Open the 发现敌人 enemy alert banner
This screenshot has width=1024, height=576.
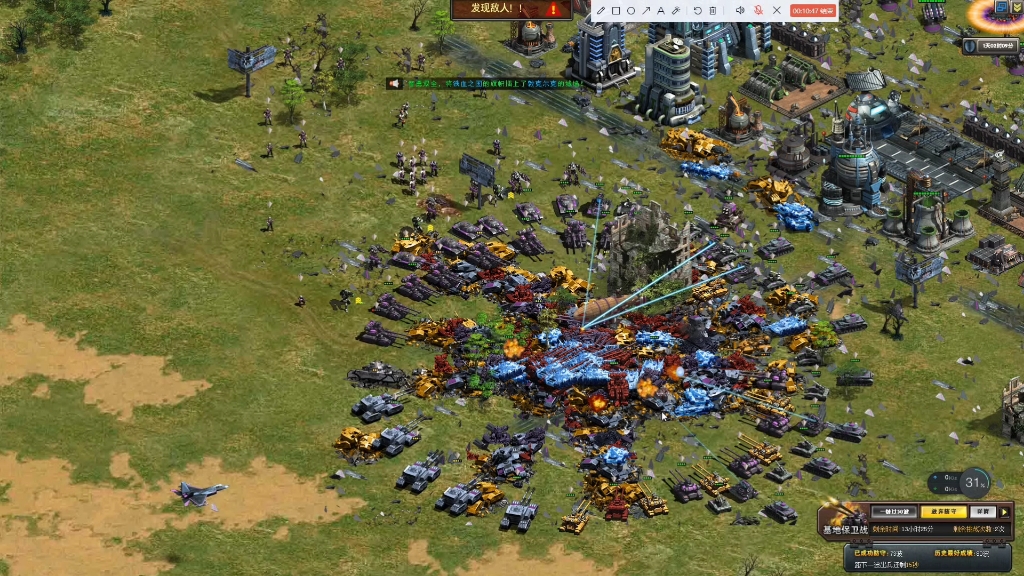click(511, 9)
